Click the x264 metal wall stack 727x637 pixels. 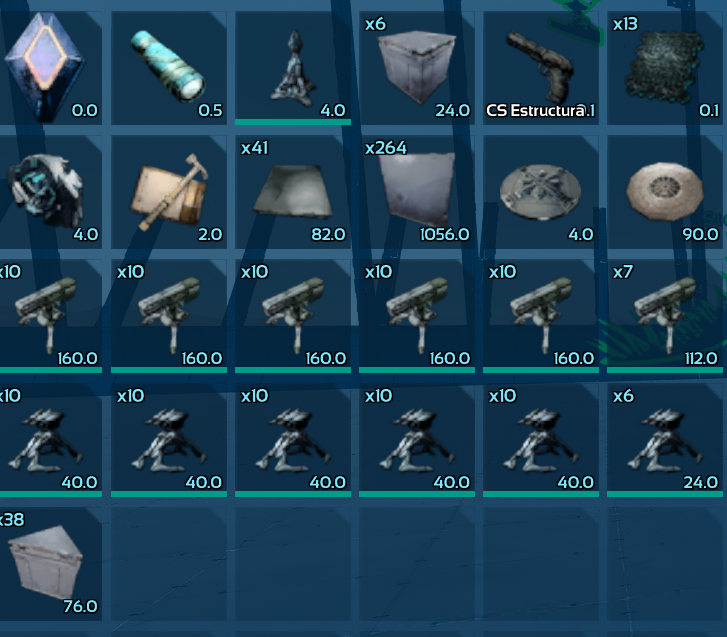(416, 192)
